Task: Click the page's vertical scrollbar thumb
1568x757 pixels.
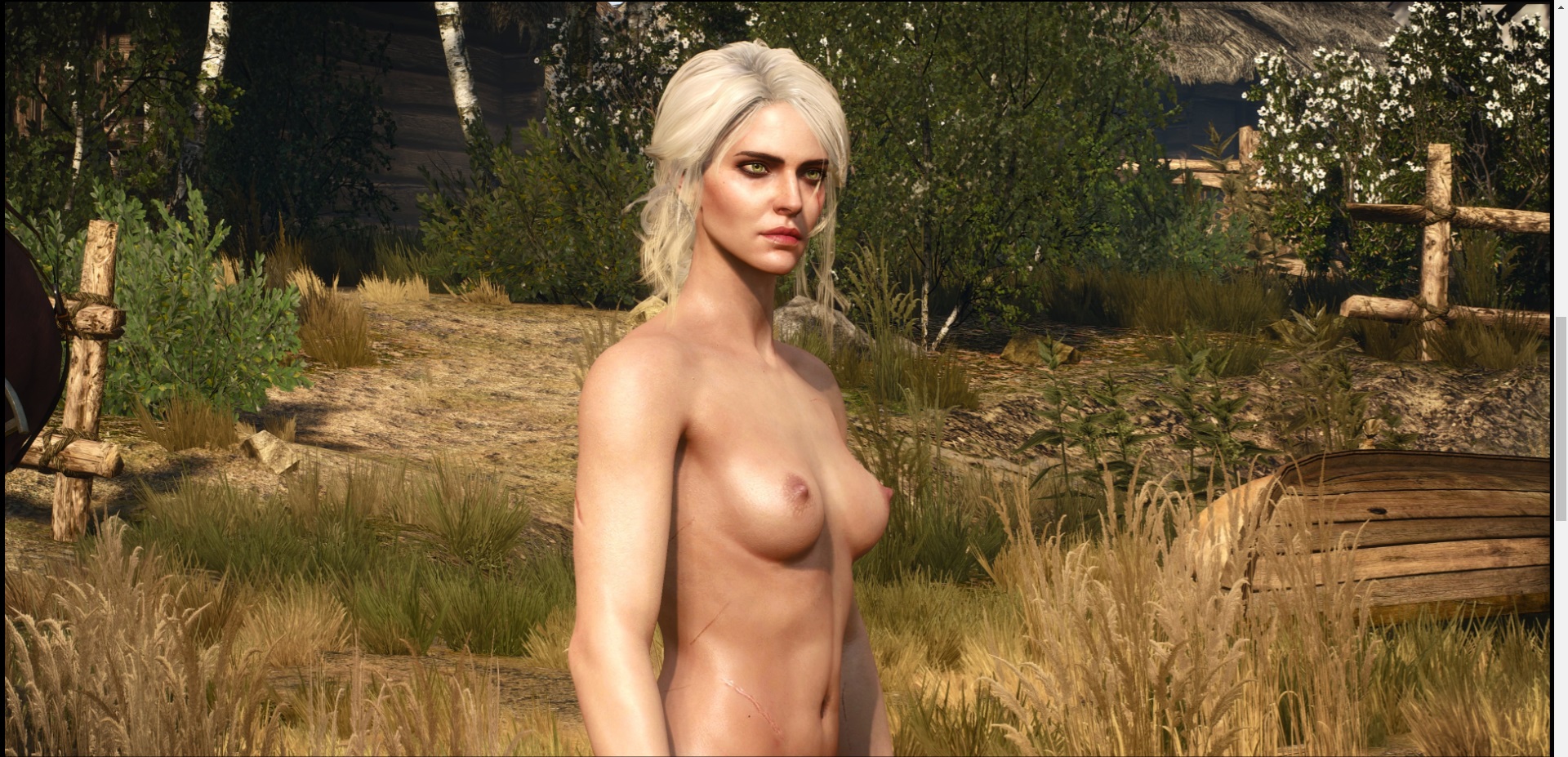Action: tap(1561, 418)
